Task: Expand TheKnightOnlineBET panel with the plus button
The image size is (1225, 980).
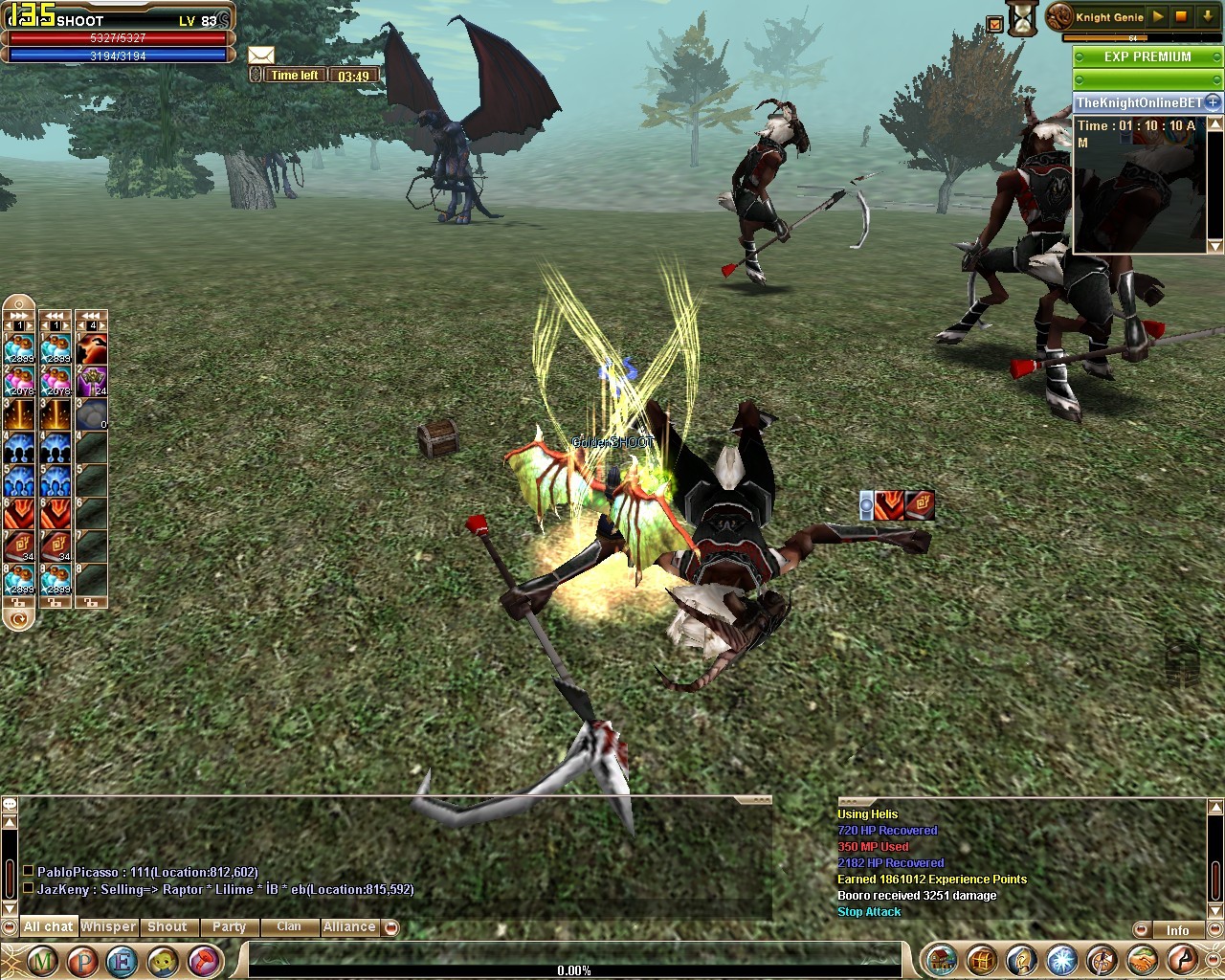Action: pos(1213,101)
